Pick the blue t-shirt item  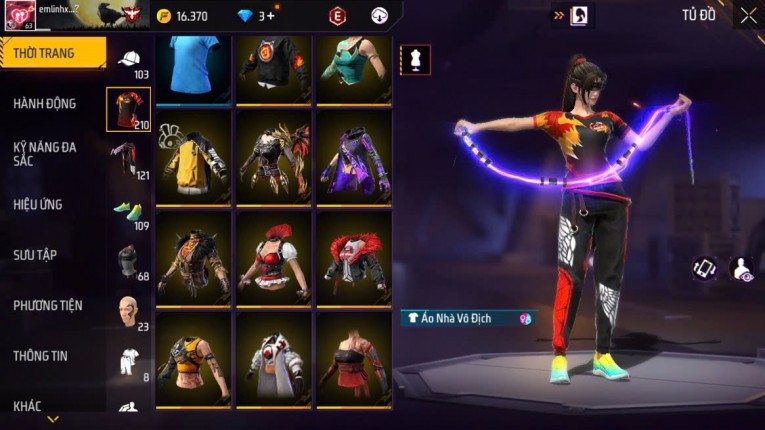pyautogui.click(x=193, y=68)
